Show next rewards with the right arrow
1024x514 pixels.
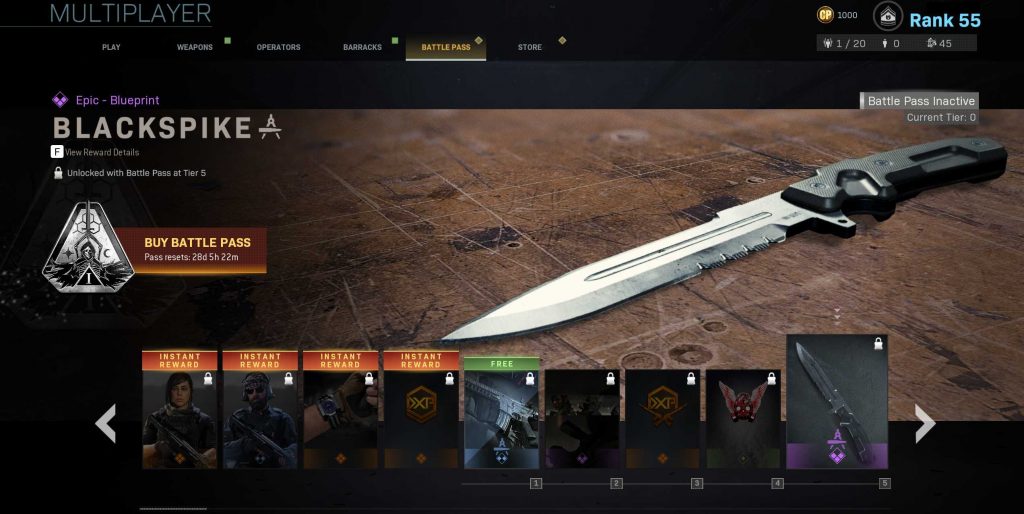tap(925, 424)
